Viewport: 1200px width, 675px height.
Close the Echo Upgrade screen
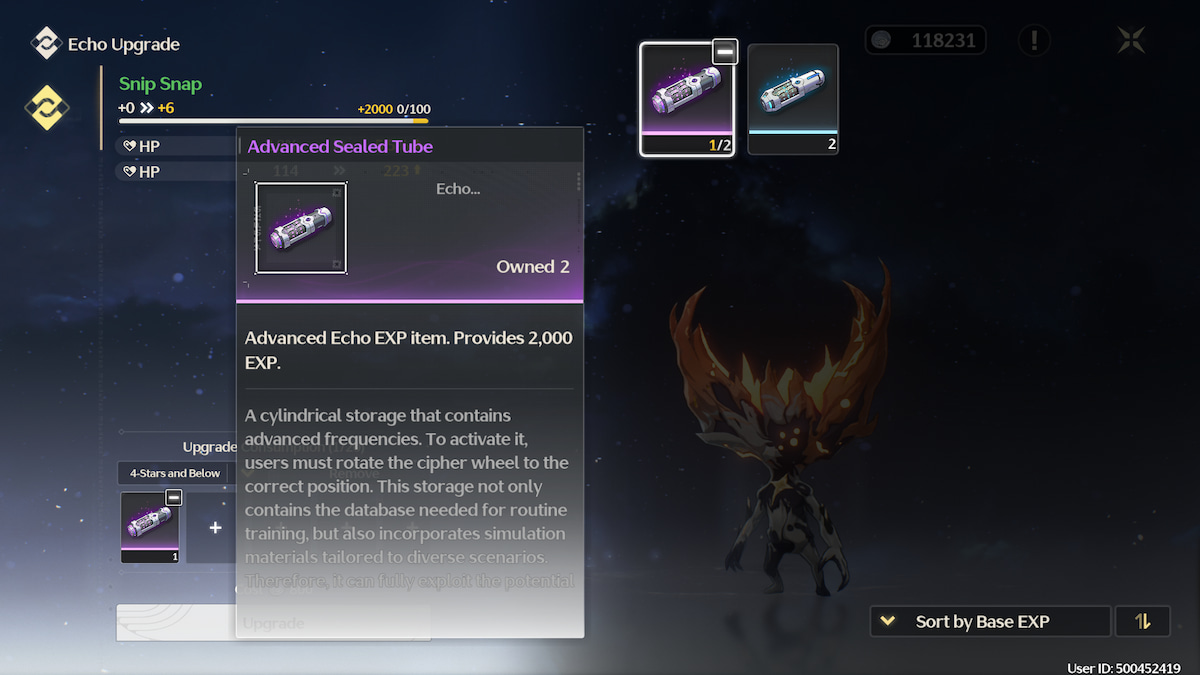(x=1132, y=41)
